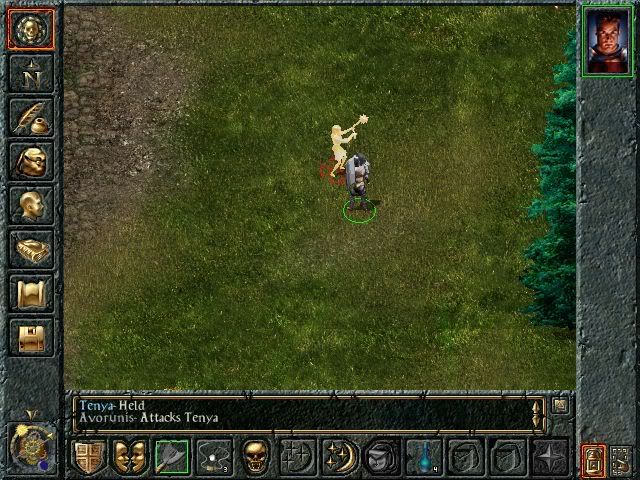Activate the shield guard action
Viewport: 640px width, 480px height.
click(88, 457)
